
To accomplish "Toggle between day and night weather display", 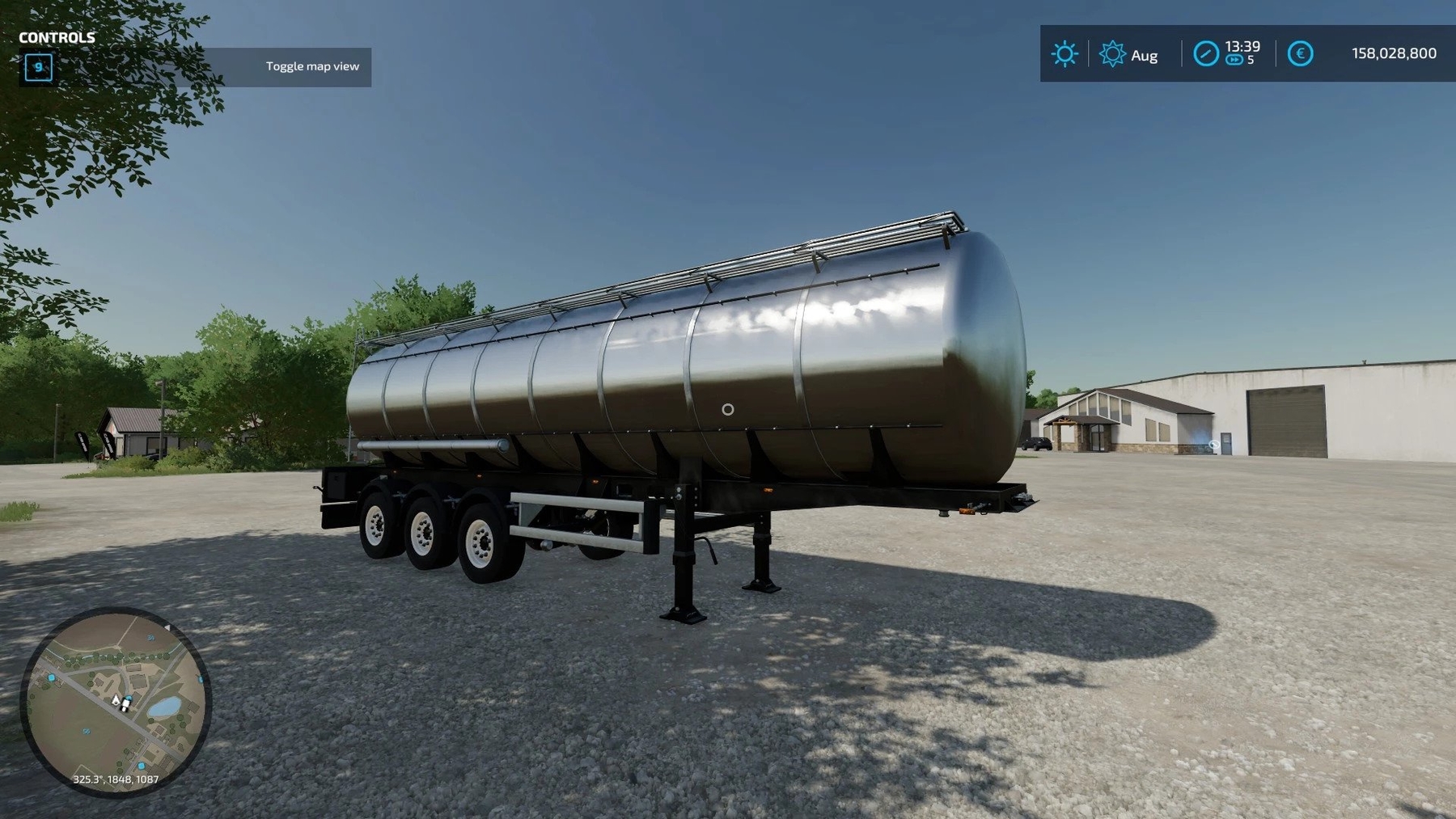I will (1064, 54).
